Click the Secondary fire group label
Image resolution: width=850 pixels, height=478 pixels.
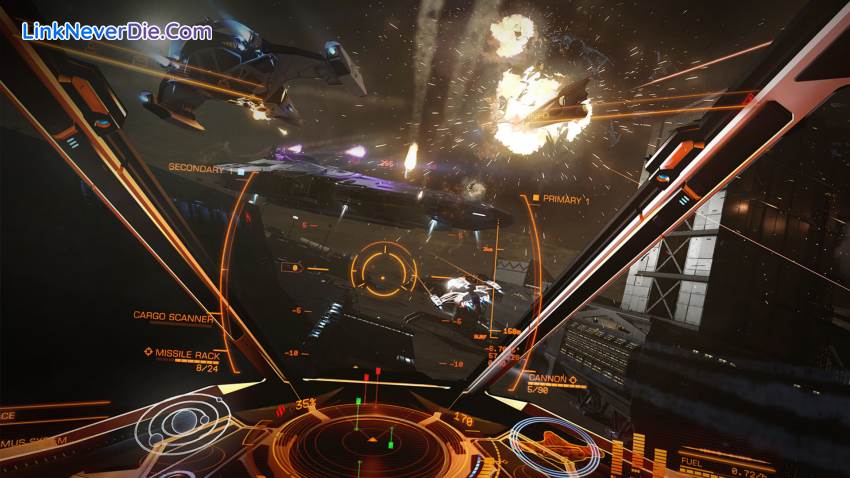tap(196, 169)
